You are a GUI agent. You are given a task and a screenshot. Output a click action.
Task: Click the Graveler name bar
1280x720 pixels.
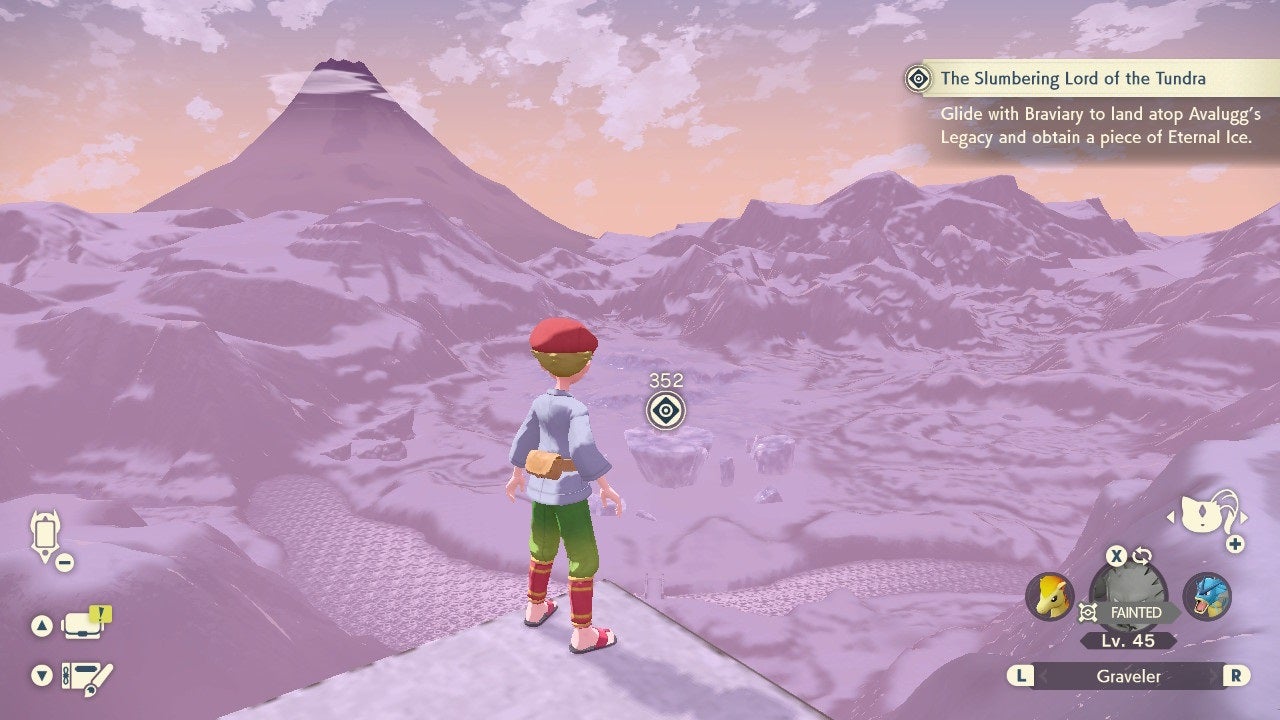pos(1130,676)
